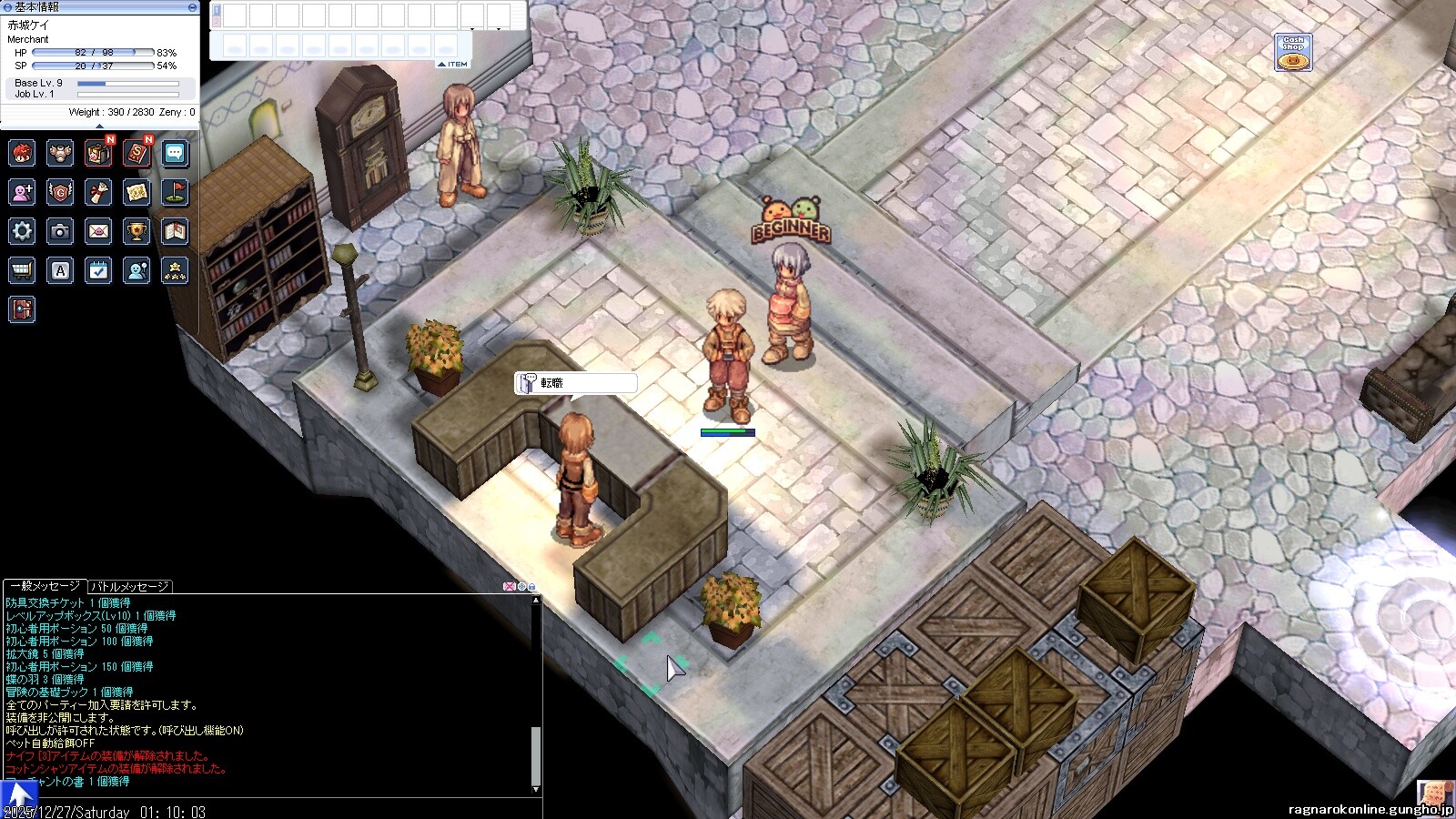The image size is (1456, 819).
Task: Take a screenshot with the camera icon
Action: pyautogui.click(x=60, y=231)
